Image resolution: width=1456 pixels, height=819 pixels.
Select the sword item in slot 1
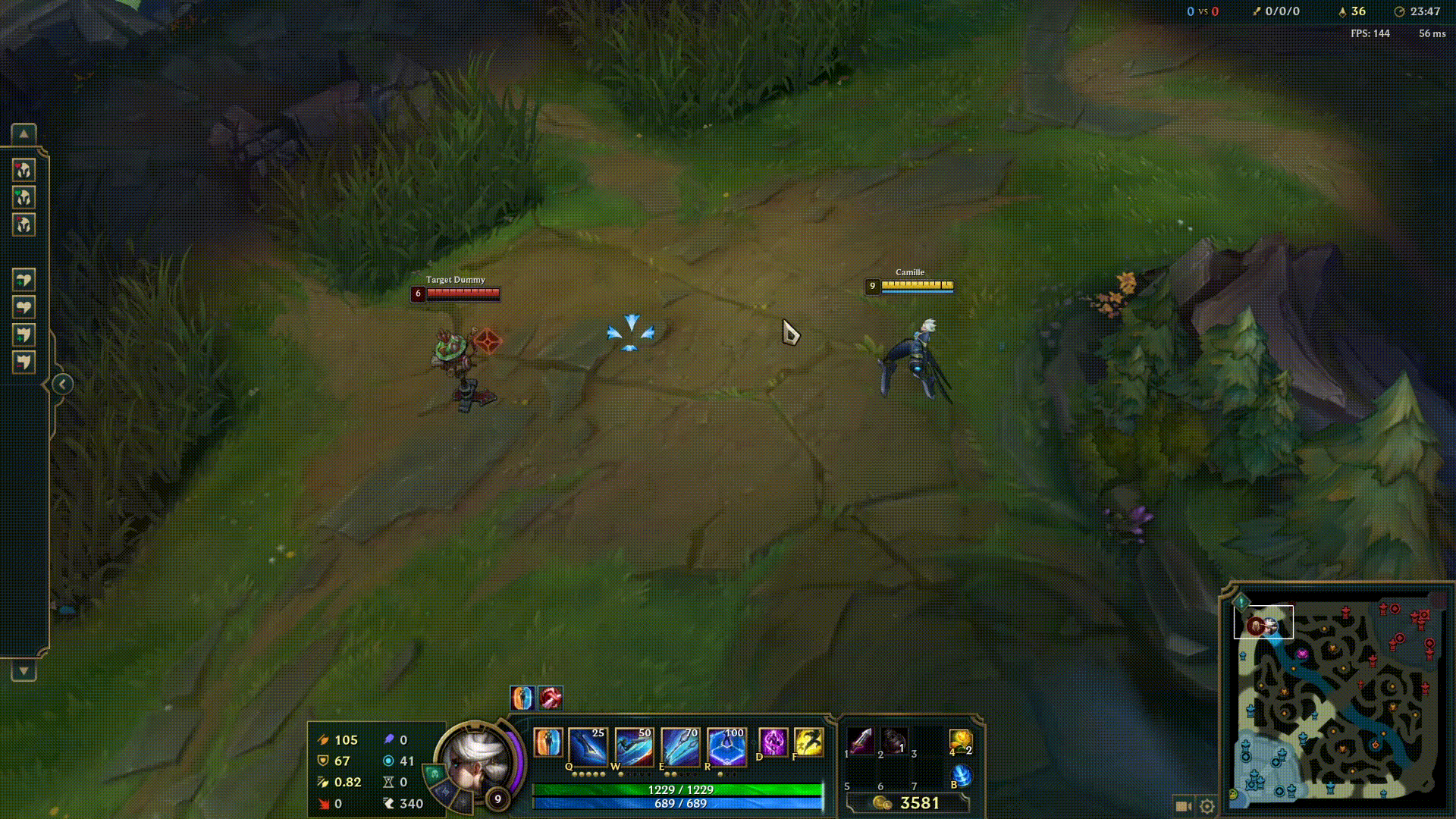tap(861, 741)
